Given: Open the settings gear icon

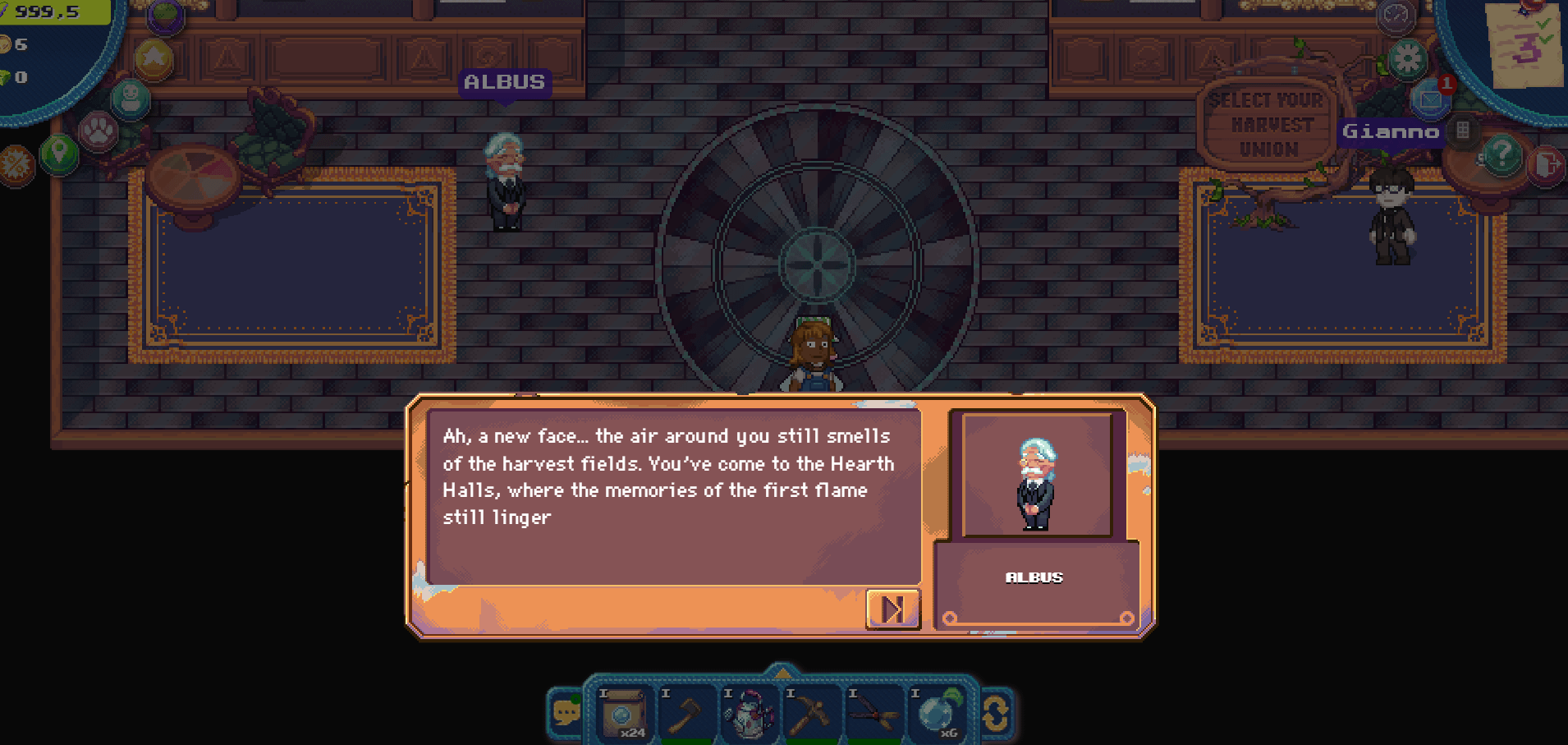Looking at the screenshot, I should click(x=1407, y=59).
